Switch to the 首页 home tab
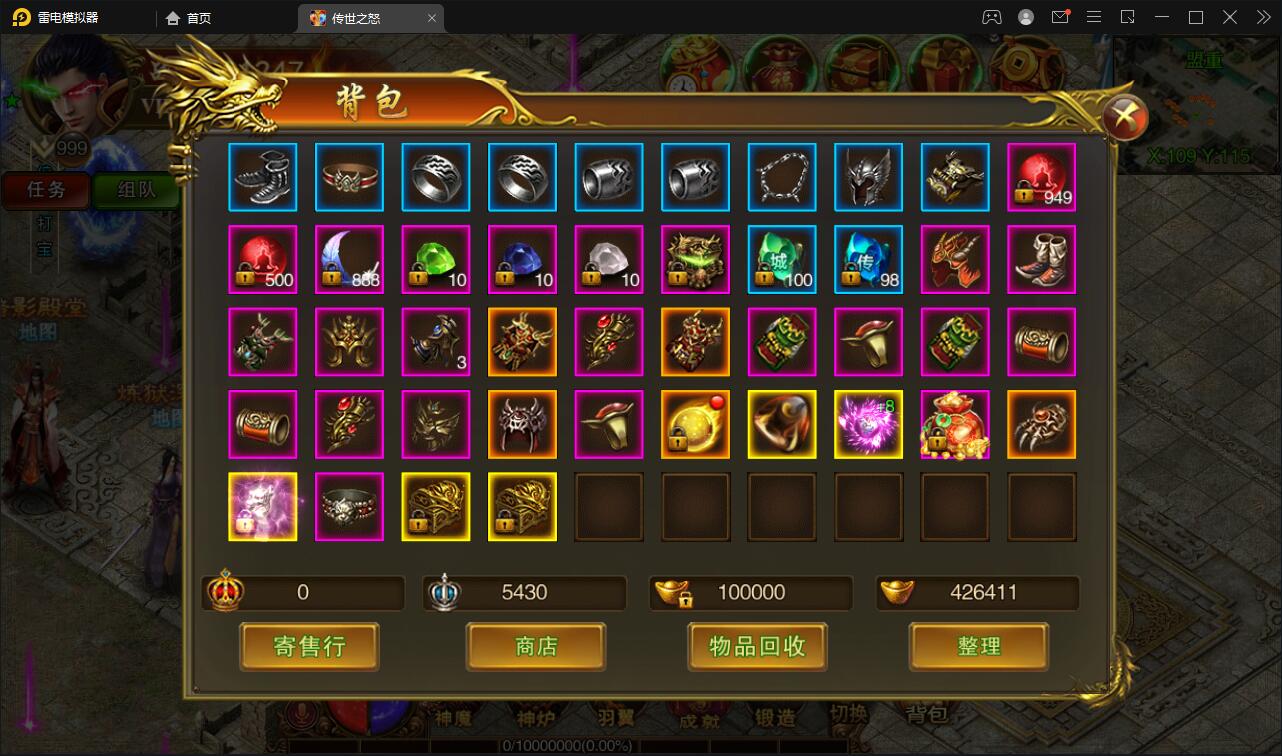 [189, 18]
